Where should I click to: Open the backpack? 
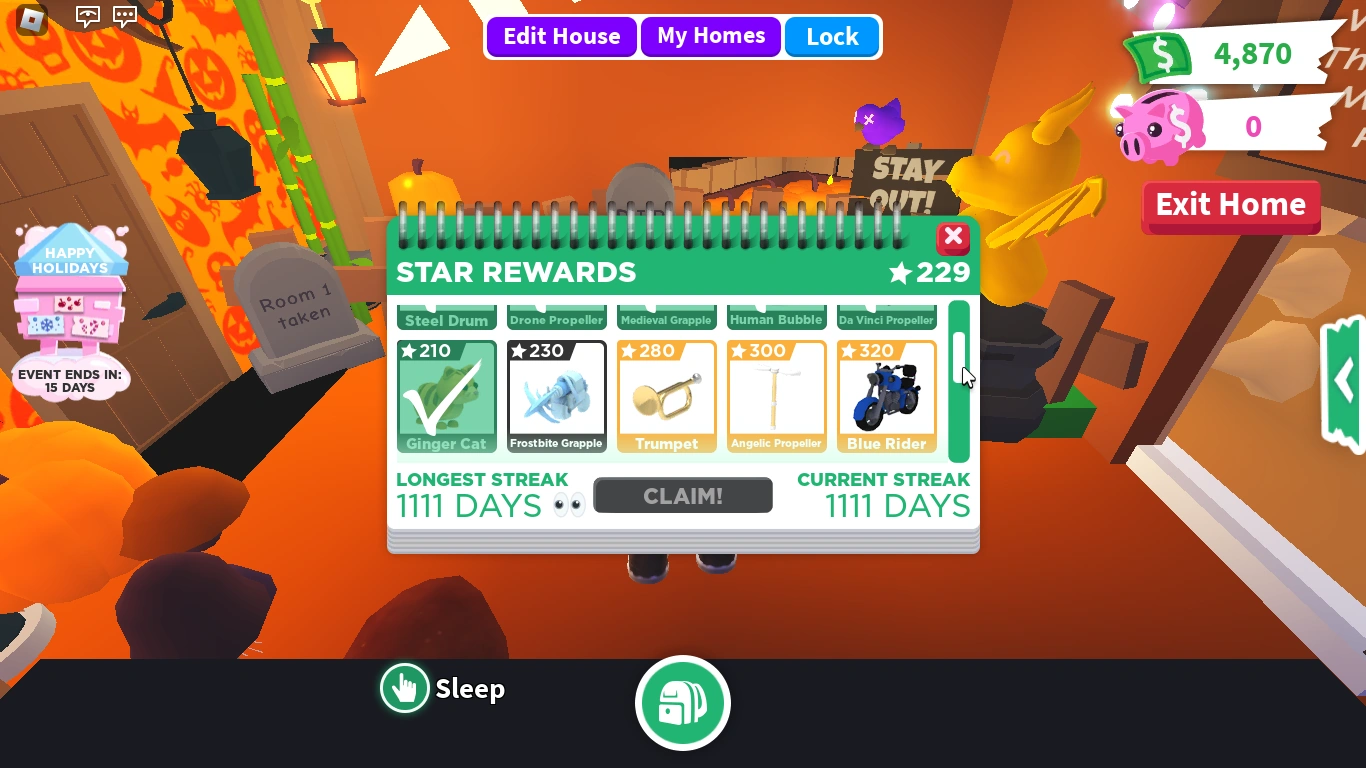coord(683,702)
